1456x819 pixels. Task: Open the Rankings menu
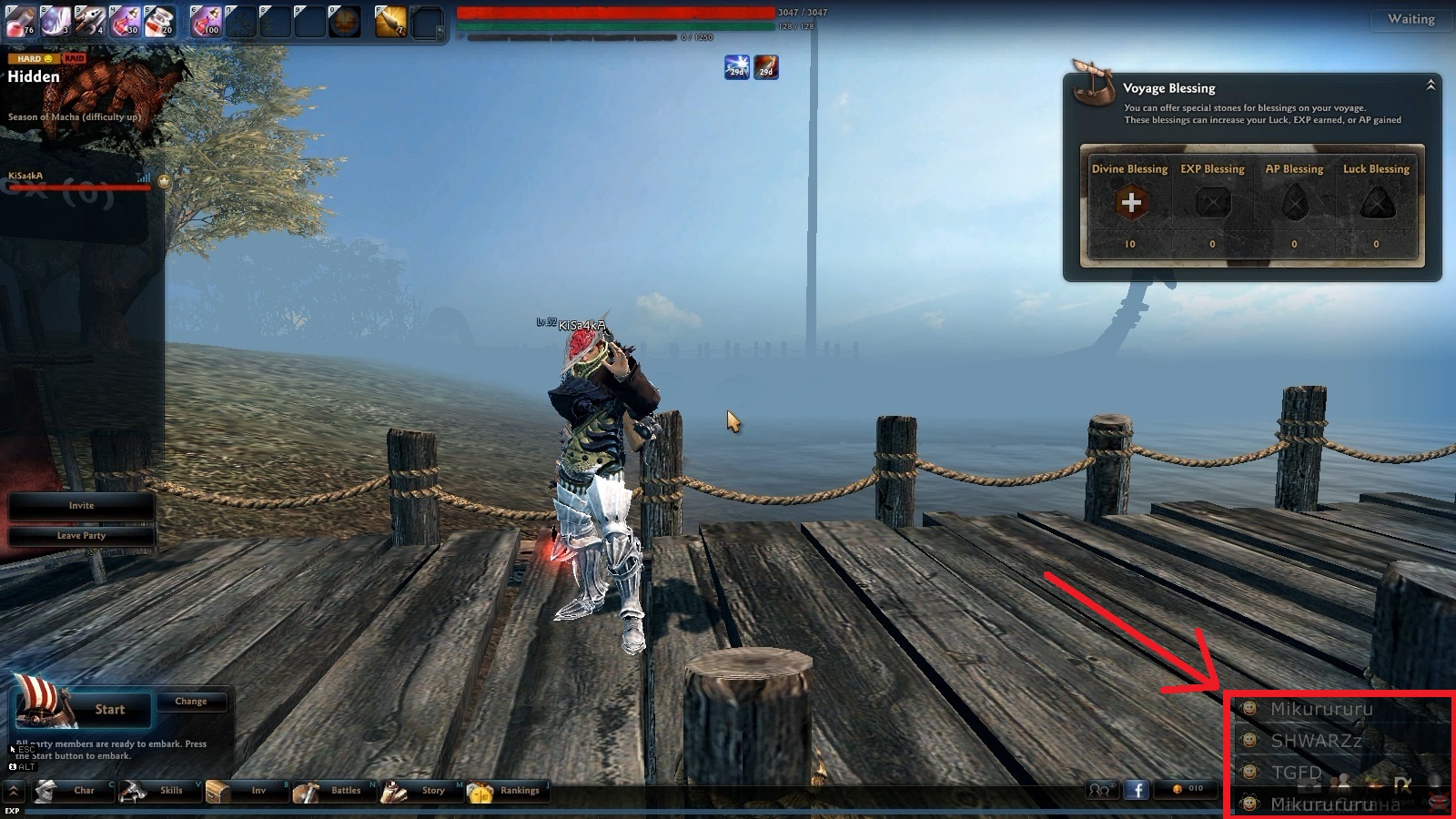pyautogui.click(x=508, y=791)
